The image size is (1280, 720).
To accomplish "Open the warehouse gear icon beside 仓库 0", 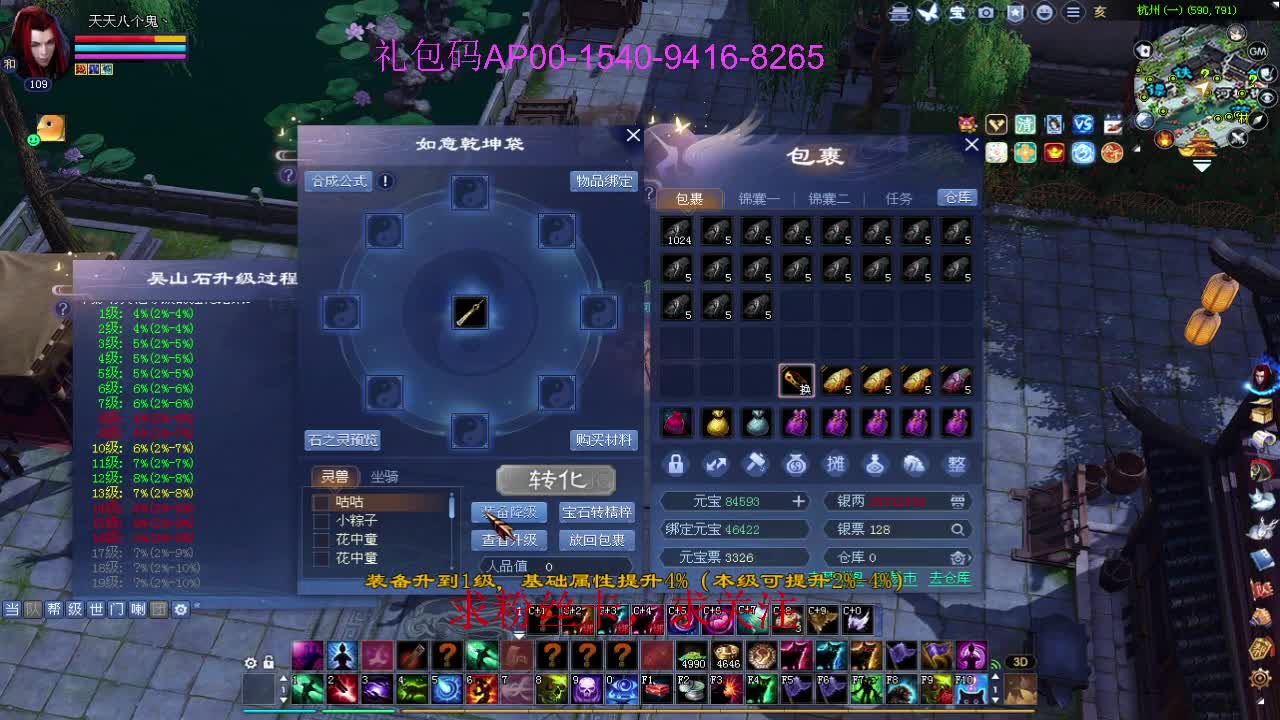I will 957,557.
